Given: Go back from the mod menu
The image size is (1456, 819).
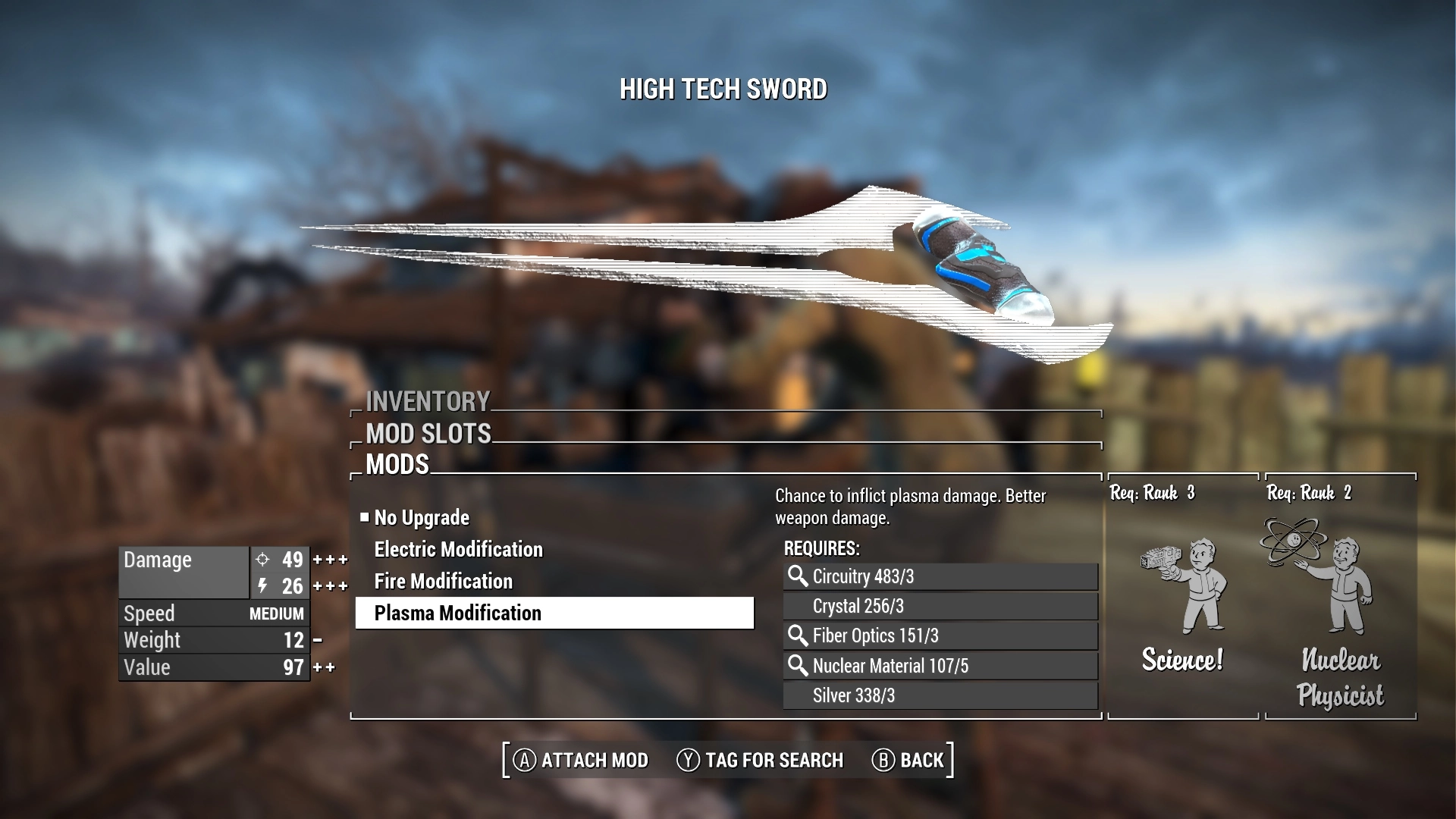Looking at the screenshot, I should [x=908, y=760].
